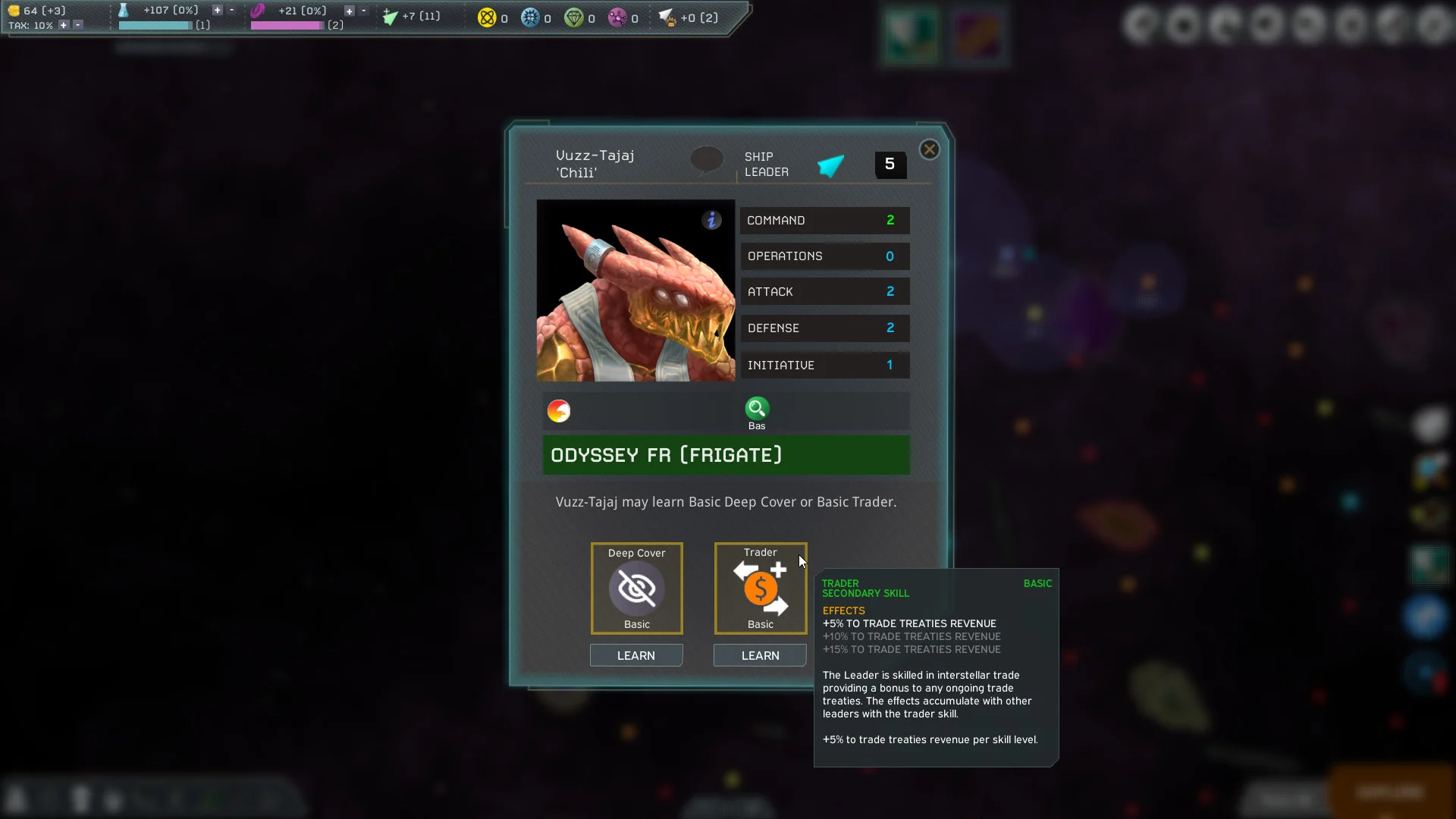Increase the tax rate
Image resolution: width=1456 pixels, height=819 pixels.
coord(64,25)
